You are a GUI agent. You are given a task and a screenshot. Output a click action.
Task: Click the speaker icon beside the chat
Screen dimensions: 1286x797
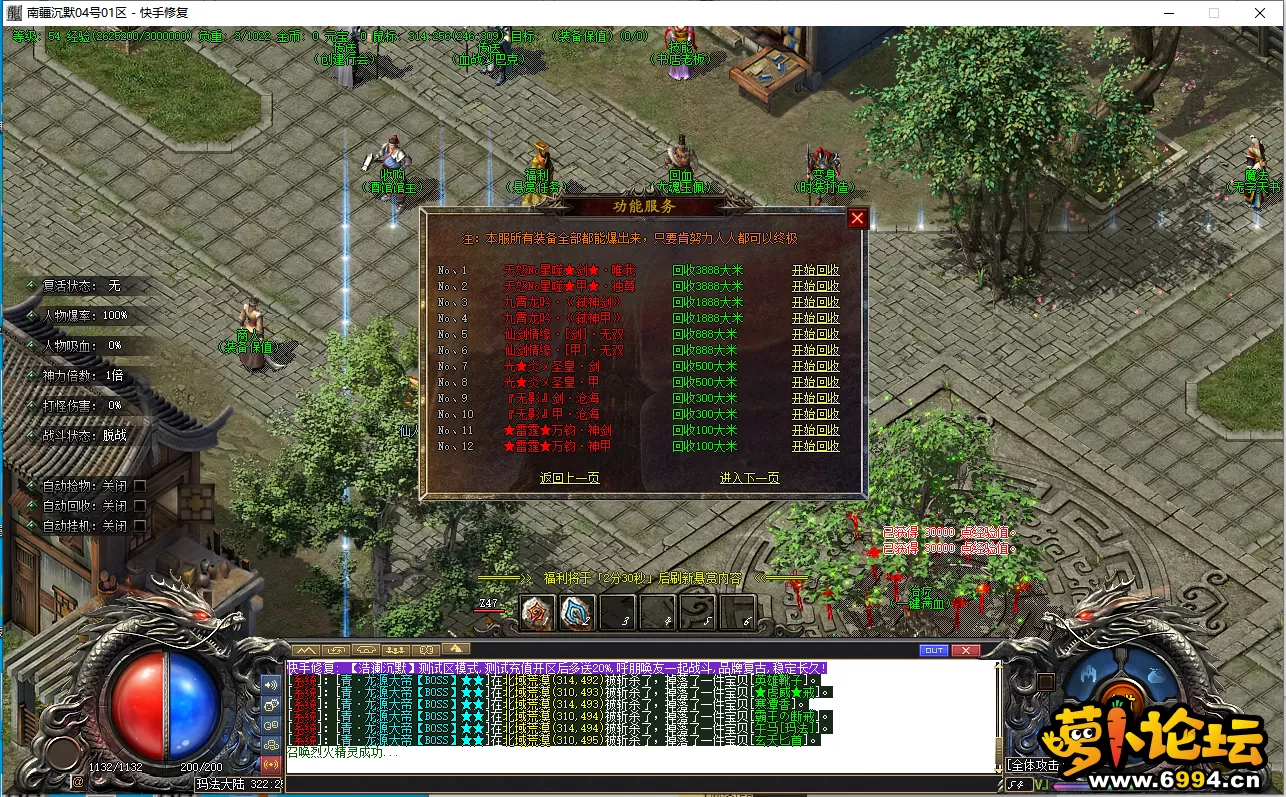(271, 685)
